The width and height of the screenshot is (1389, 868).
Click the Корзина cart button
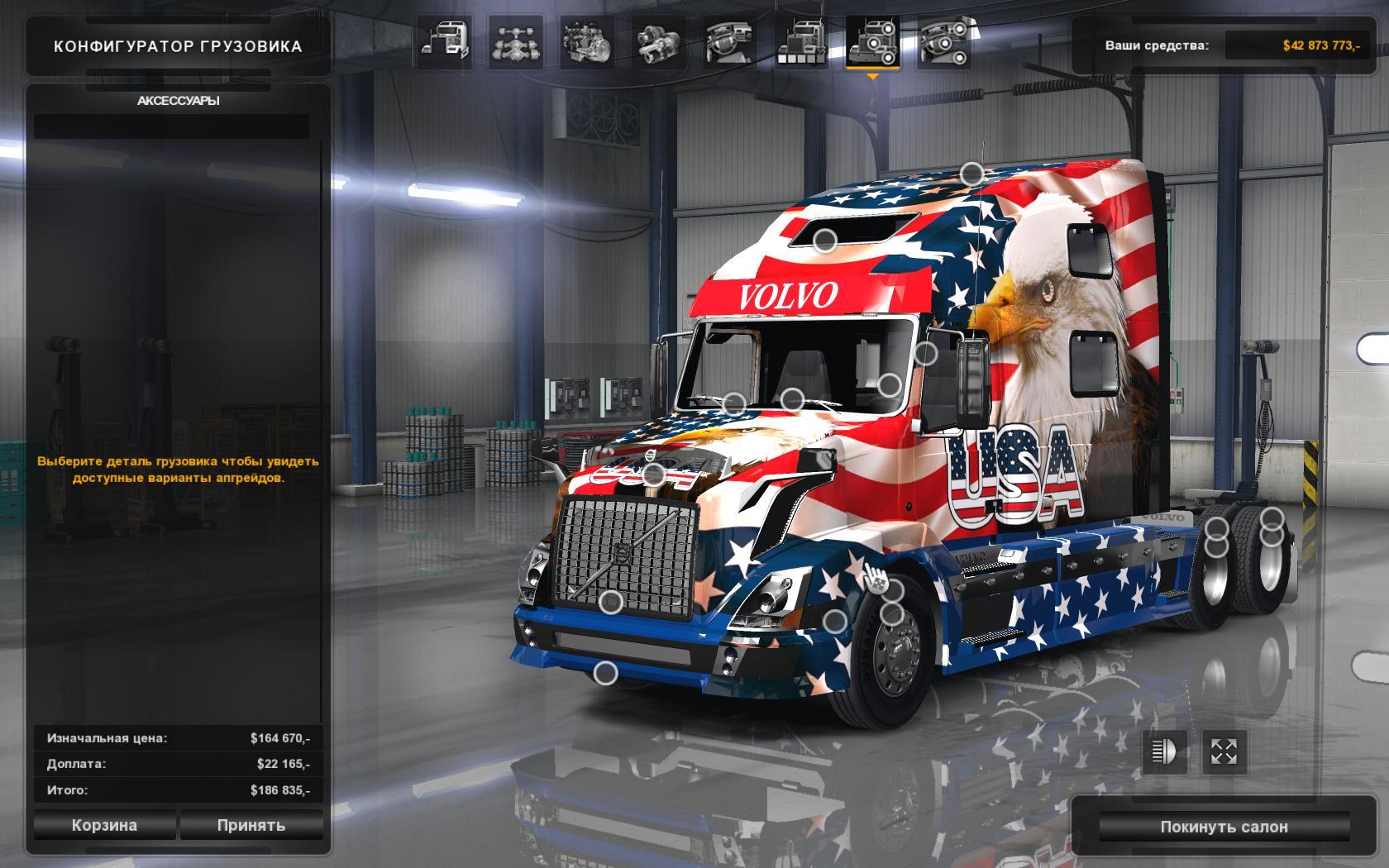click(x=104, y=825)
